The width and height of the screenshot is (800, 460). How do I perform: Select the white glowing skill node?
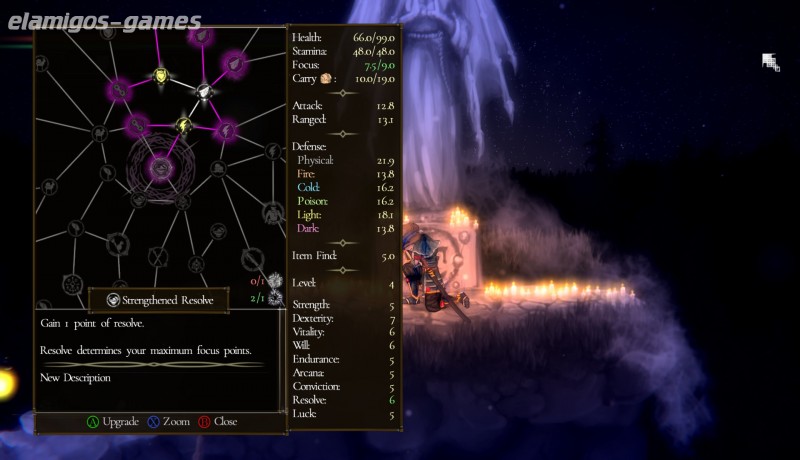(x=205, y=90)
